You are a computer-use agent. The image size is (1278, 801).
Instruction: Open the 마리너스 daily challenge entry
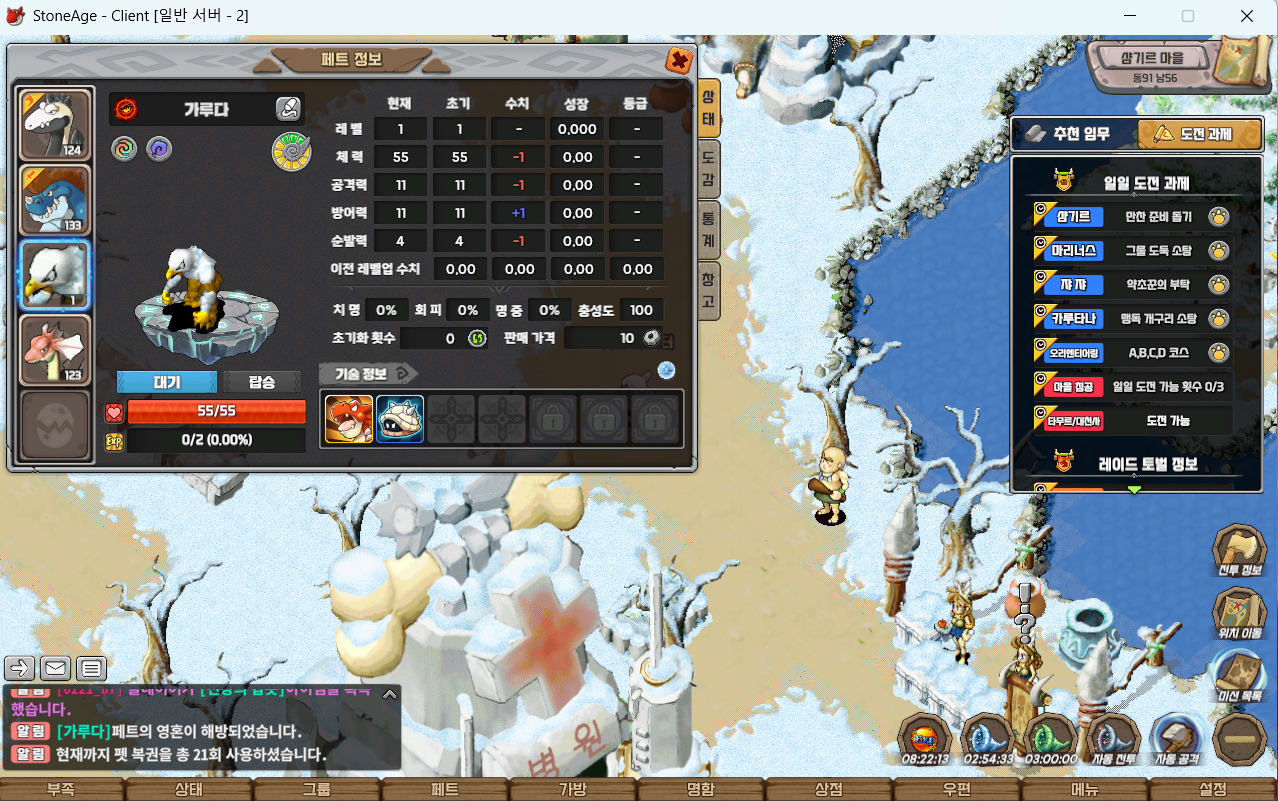(1075, 250)
